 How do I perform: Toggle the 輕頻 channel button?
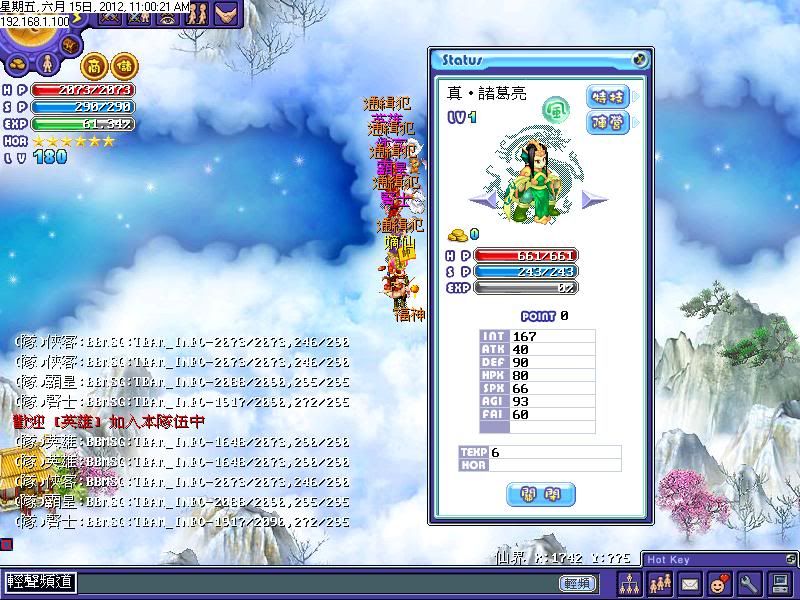(x=579, y=583)
